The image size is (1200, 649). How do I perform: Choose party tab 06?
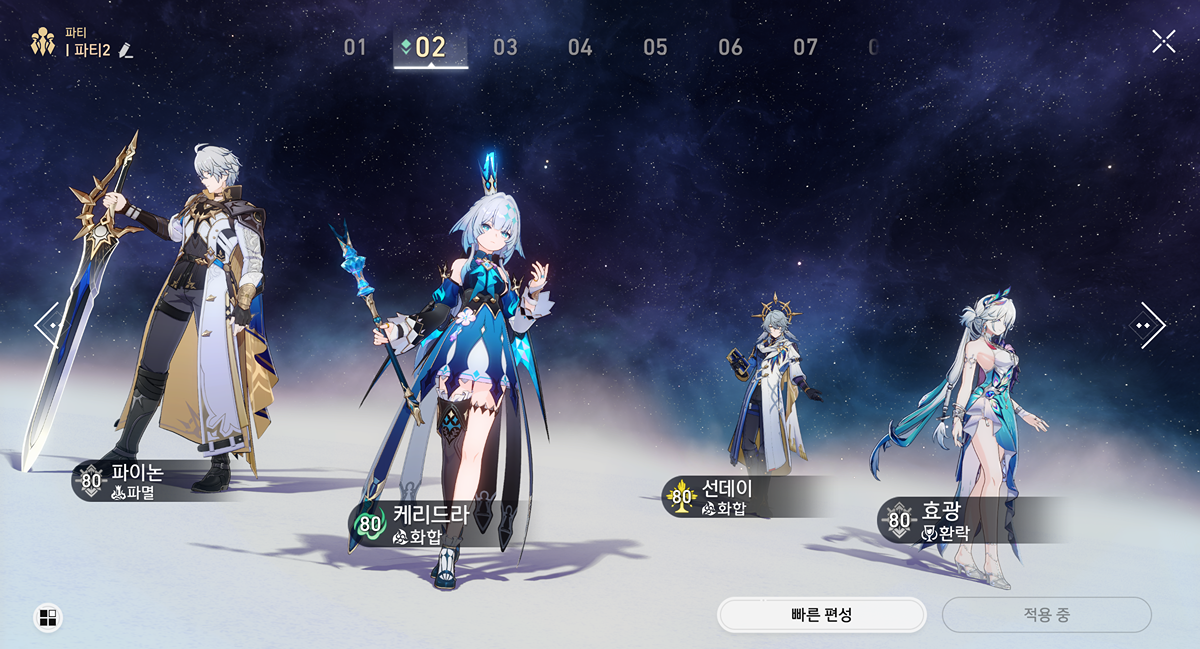pos(730,47)
